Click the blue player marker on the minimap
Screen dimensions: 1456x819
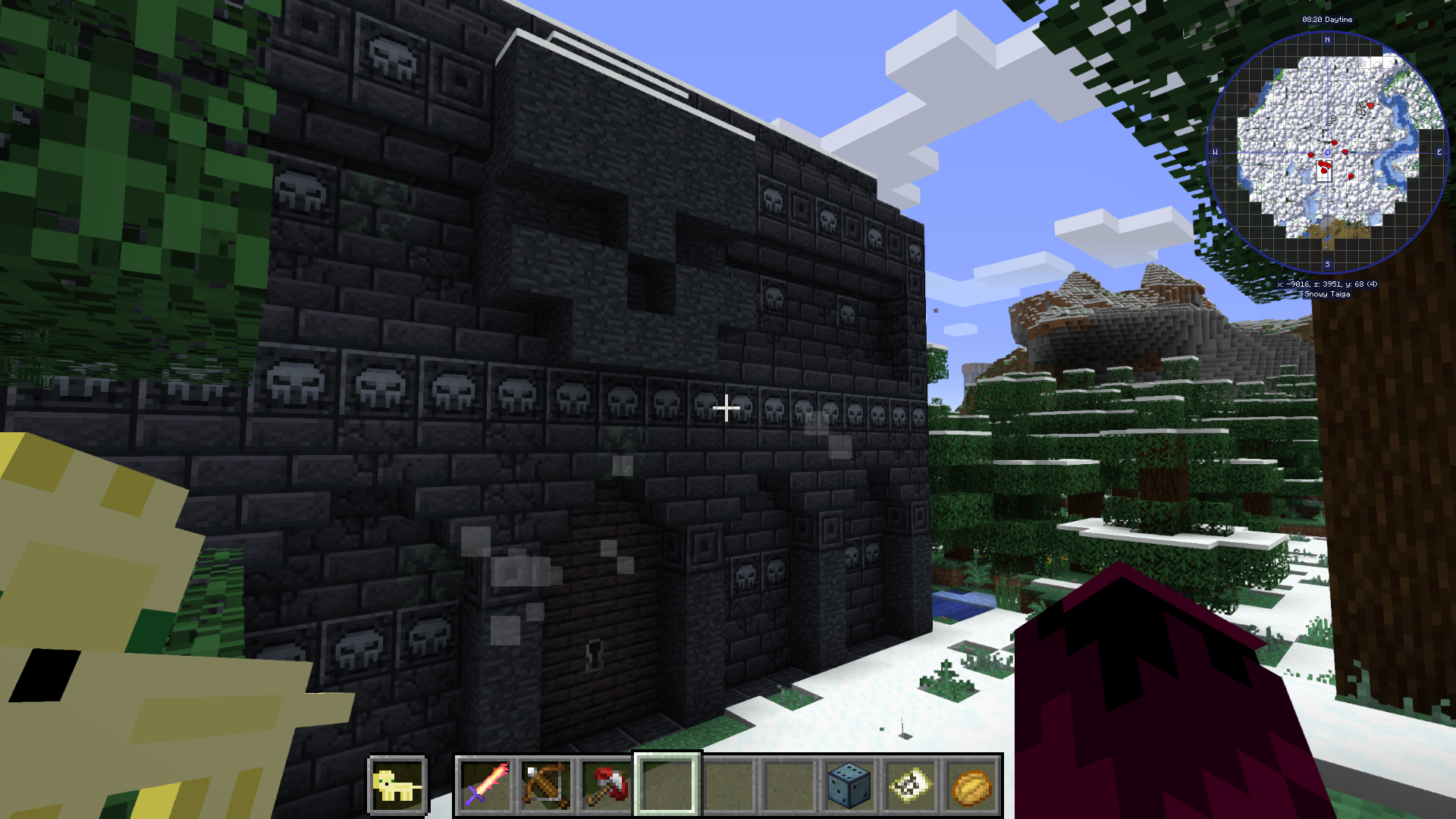(x=1326, y=152)
